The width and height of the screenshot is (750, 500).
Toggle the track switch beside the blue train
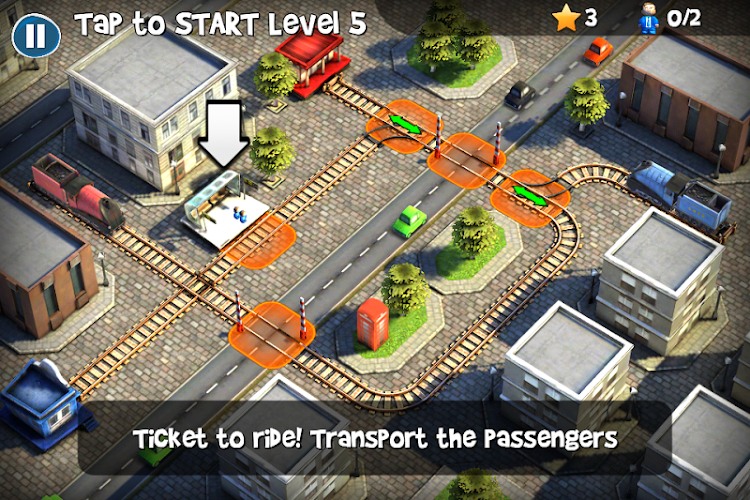click(x=530, y=193)
